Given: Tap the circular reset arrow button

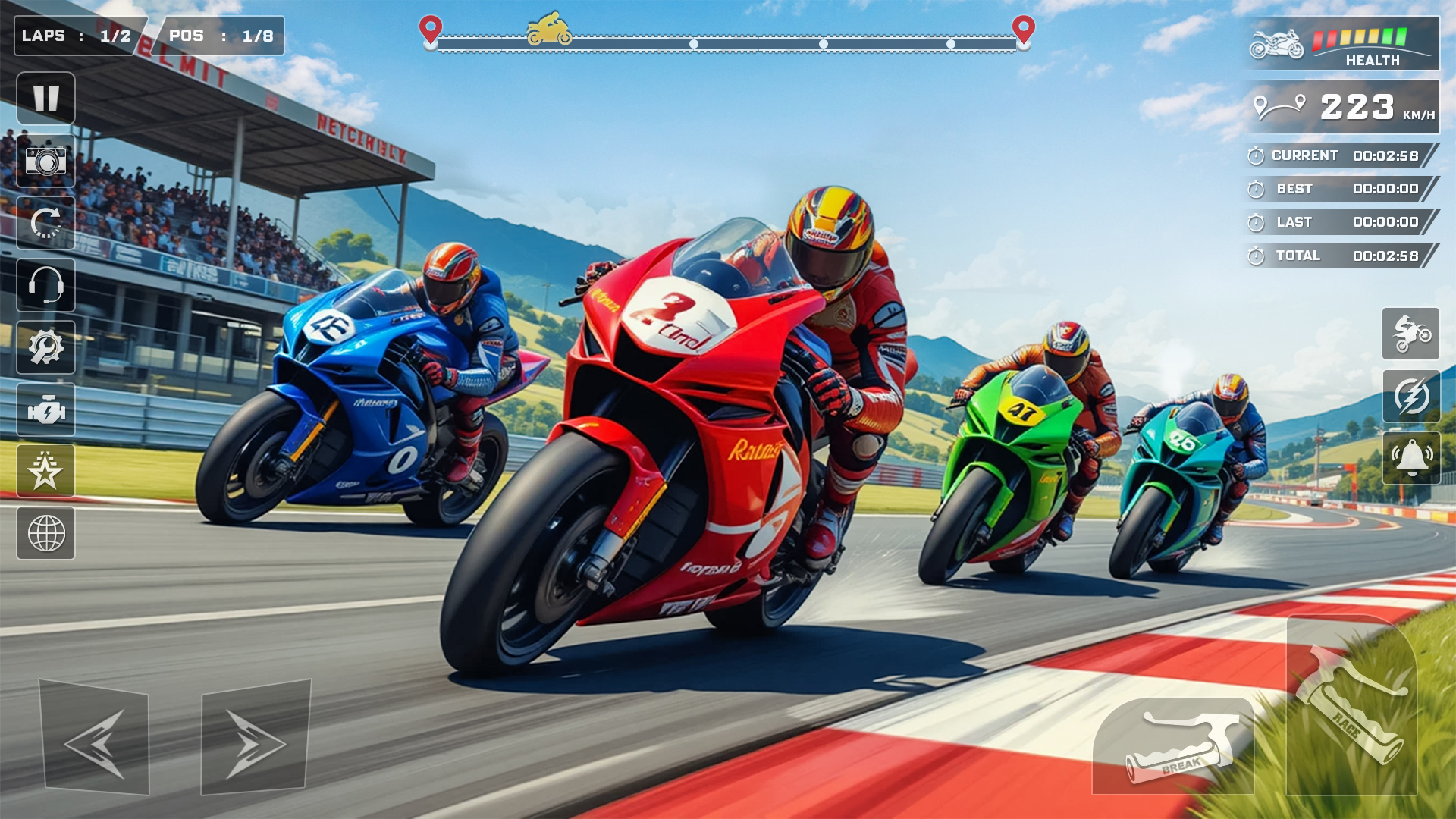Looking at the screenshot, I should point(45,223).
